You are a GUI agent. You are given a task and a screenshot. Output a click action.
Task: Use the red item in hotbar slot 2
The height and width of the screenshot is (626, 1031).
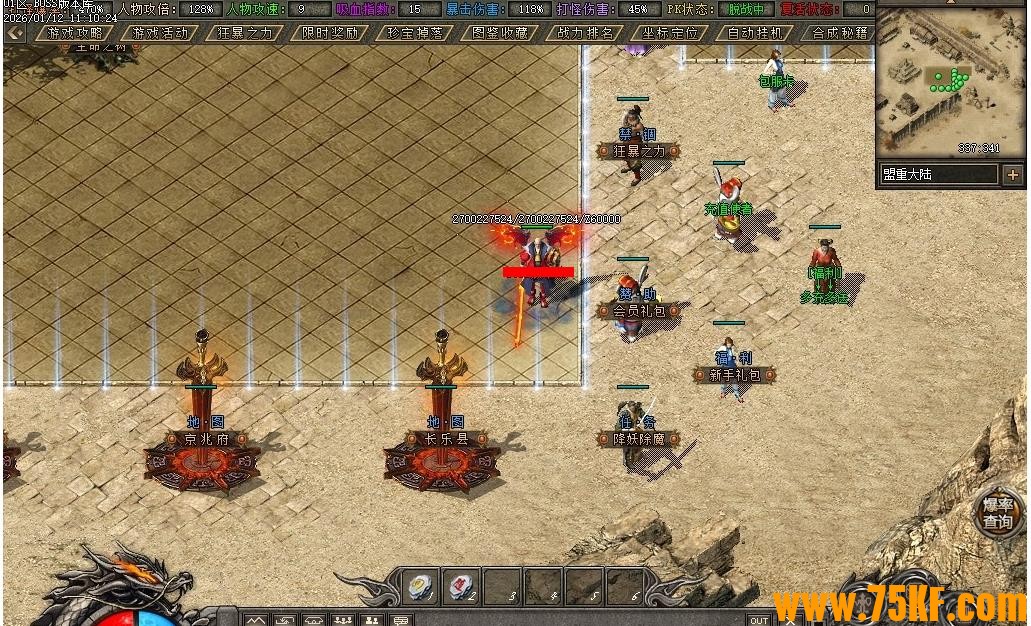[x=461, y=586]
